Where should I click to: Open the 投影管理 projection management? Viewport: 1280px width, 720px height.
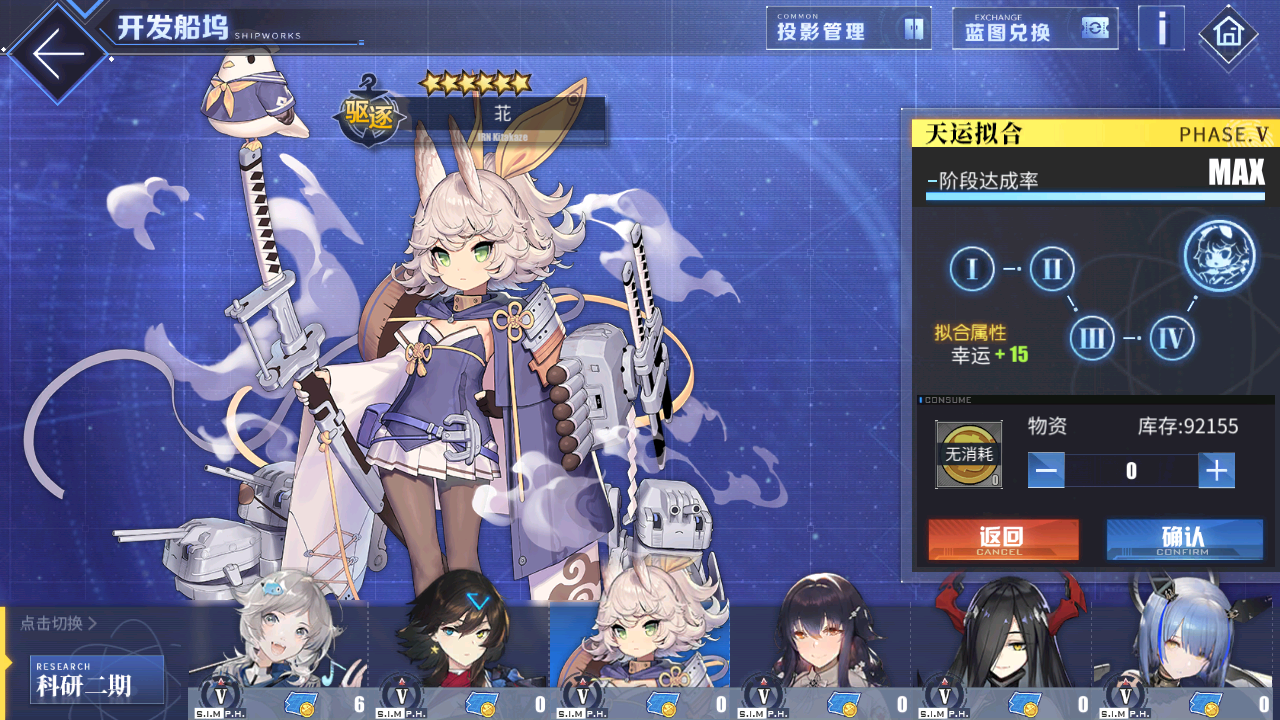tap(848, 29)
